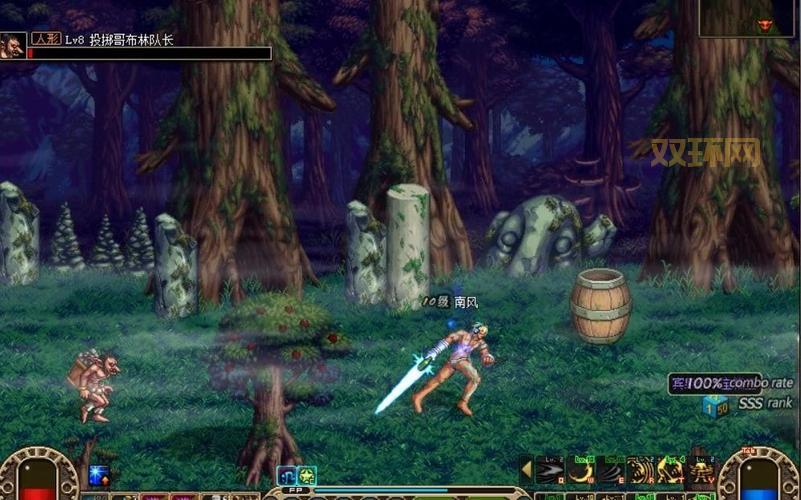
Task: Use the crescent moon skill on W
Action: click(580, 470)
